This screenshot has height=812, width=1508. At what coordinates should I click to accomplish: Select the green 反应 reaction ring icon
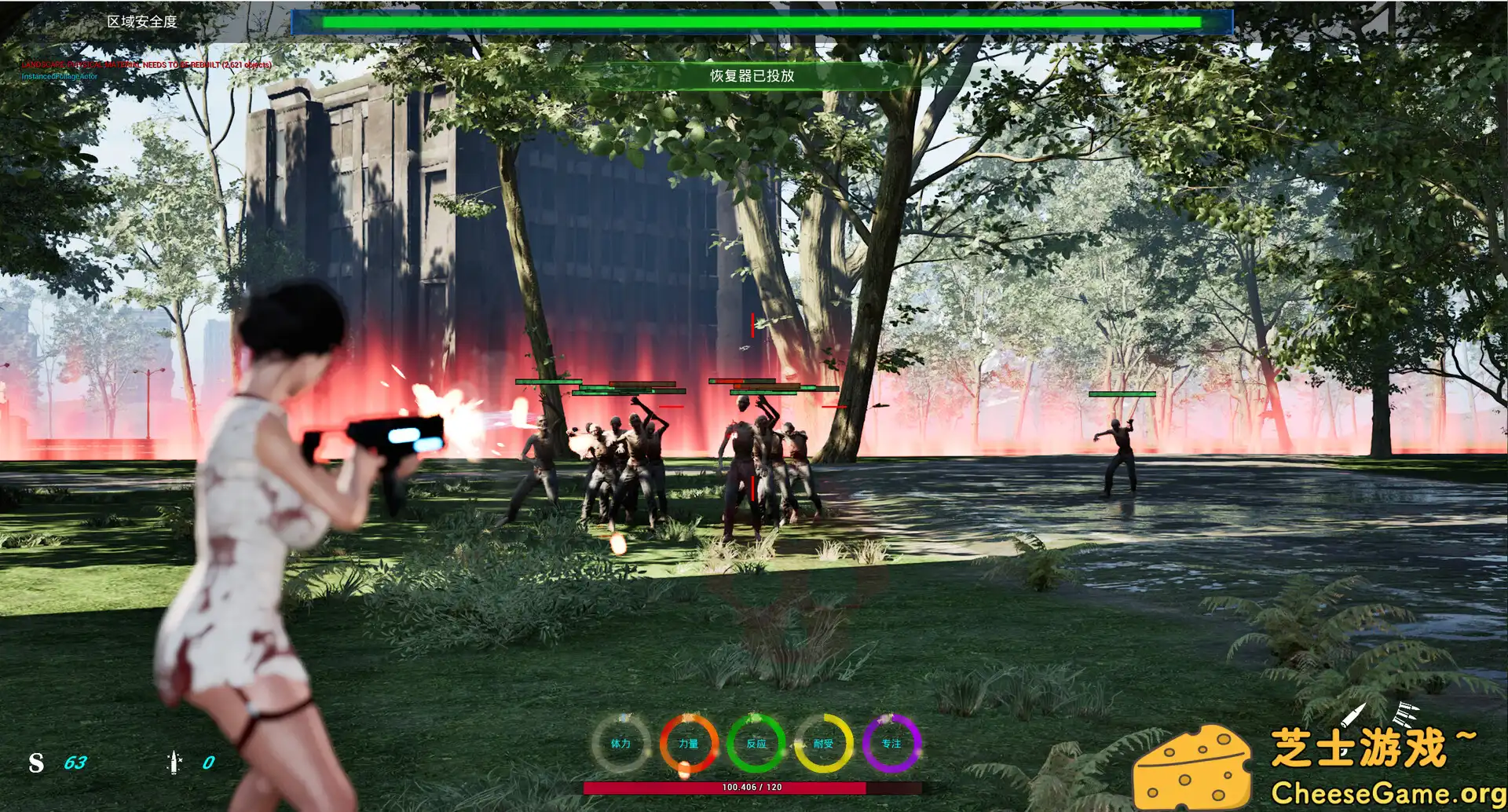(756, 742)
